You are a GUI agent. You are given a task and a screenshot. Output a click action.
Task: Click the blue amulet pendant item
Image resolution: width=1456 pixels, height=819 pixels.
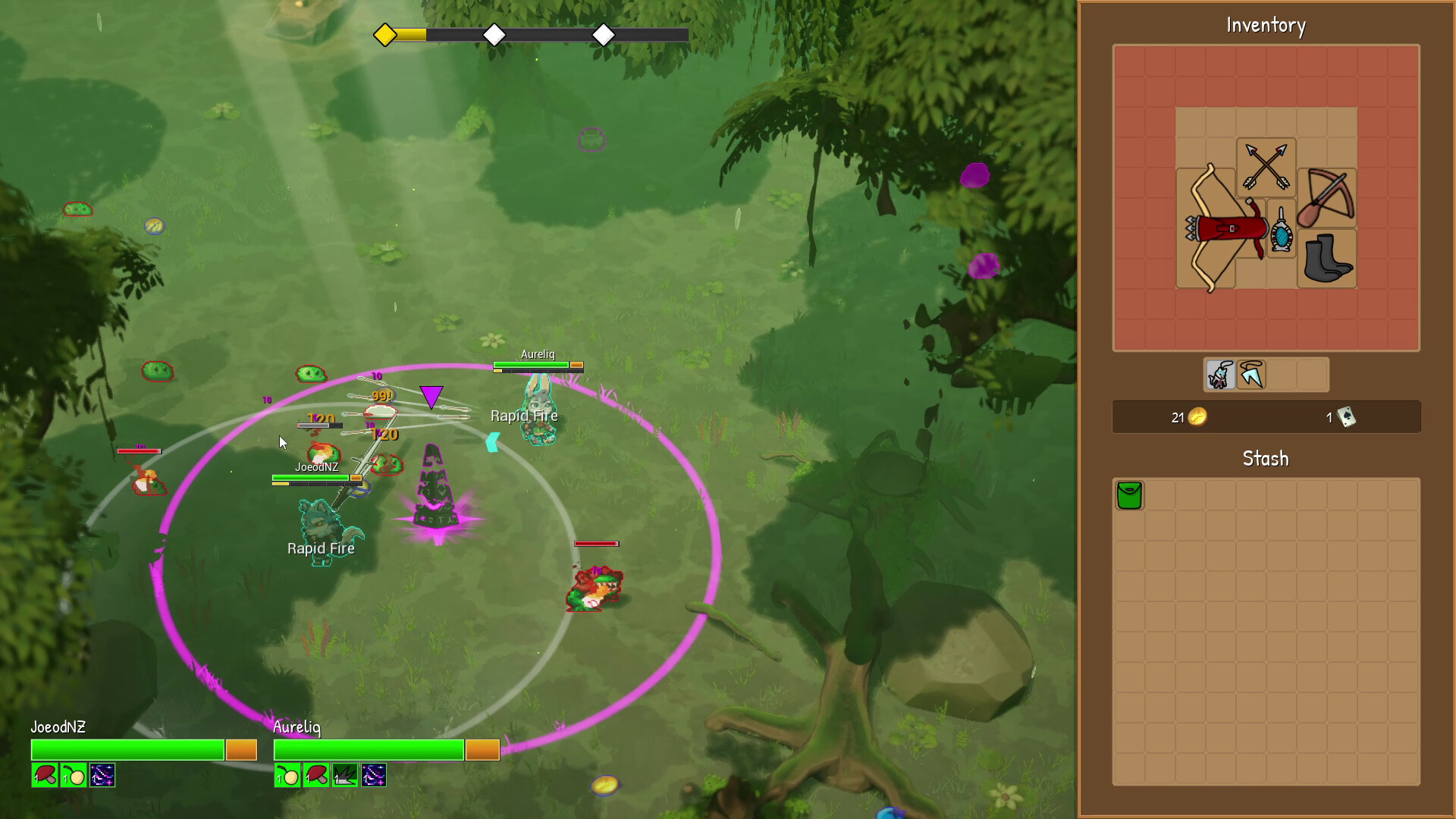[x=1282, y=233]
